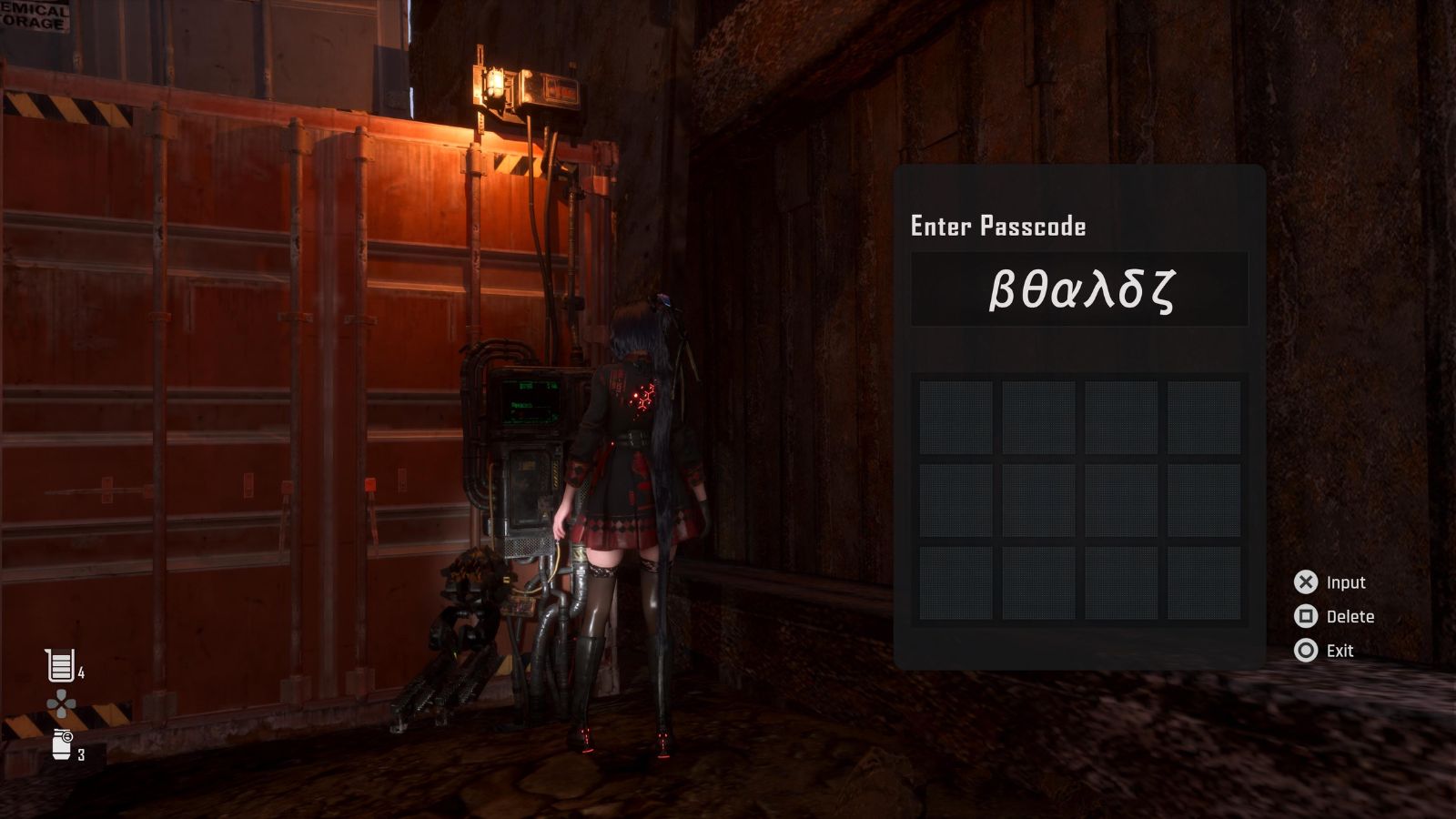1456x819 pixels.
Task: Click the square Delete icon
Action: point(1305,617)
